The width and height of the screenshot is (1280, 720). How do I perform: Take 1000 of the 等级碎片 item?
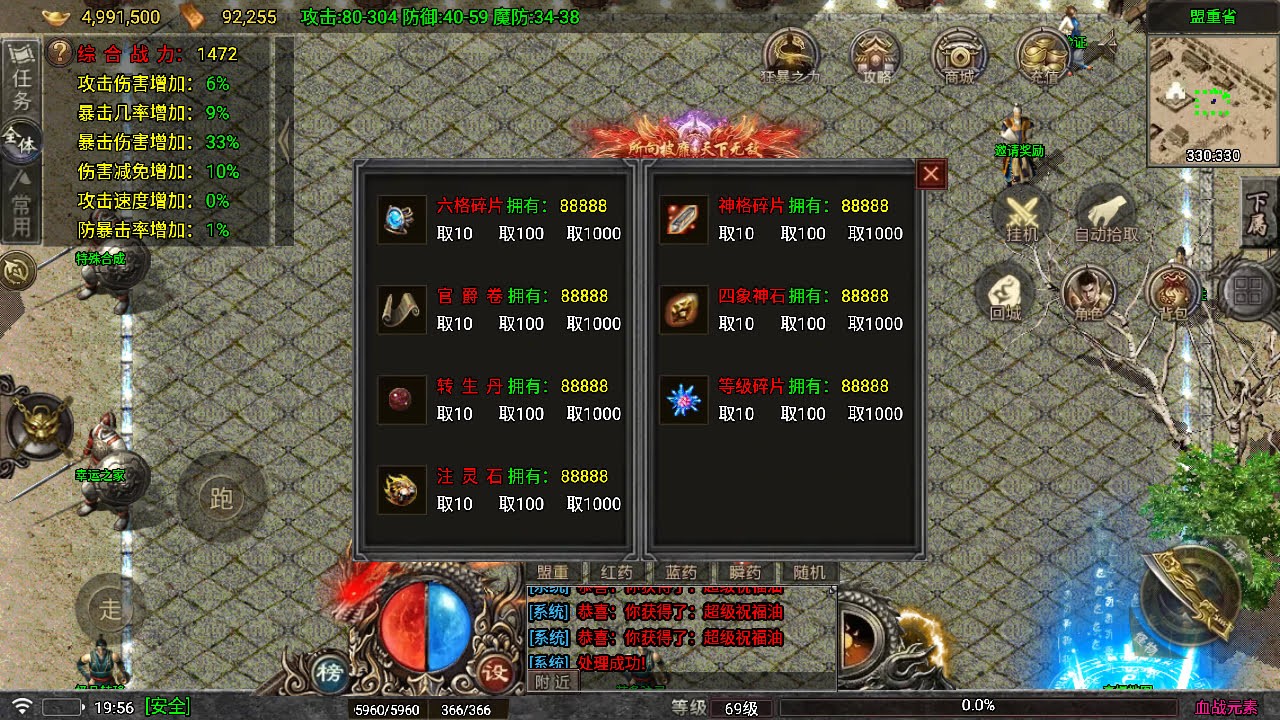point(875,414)
